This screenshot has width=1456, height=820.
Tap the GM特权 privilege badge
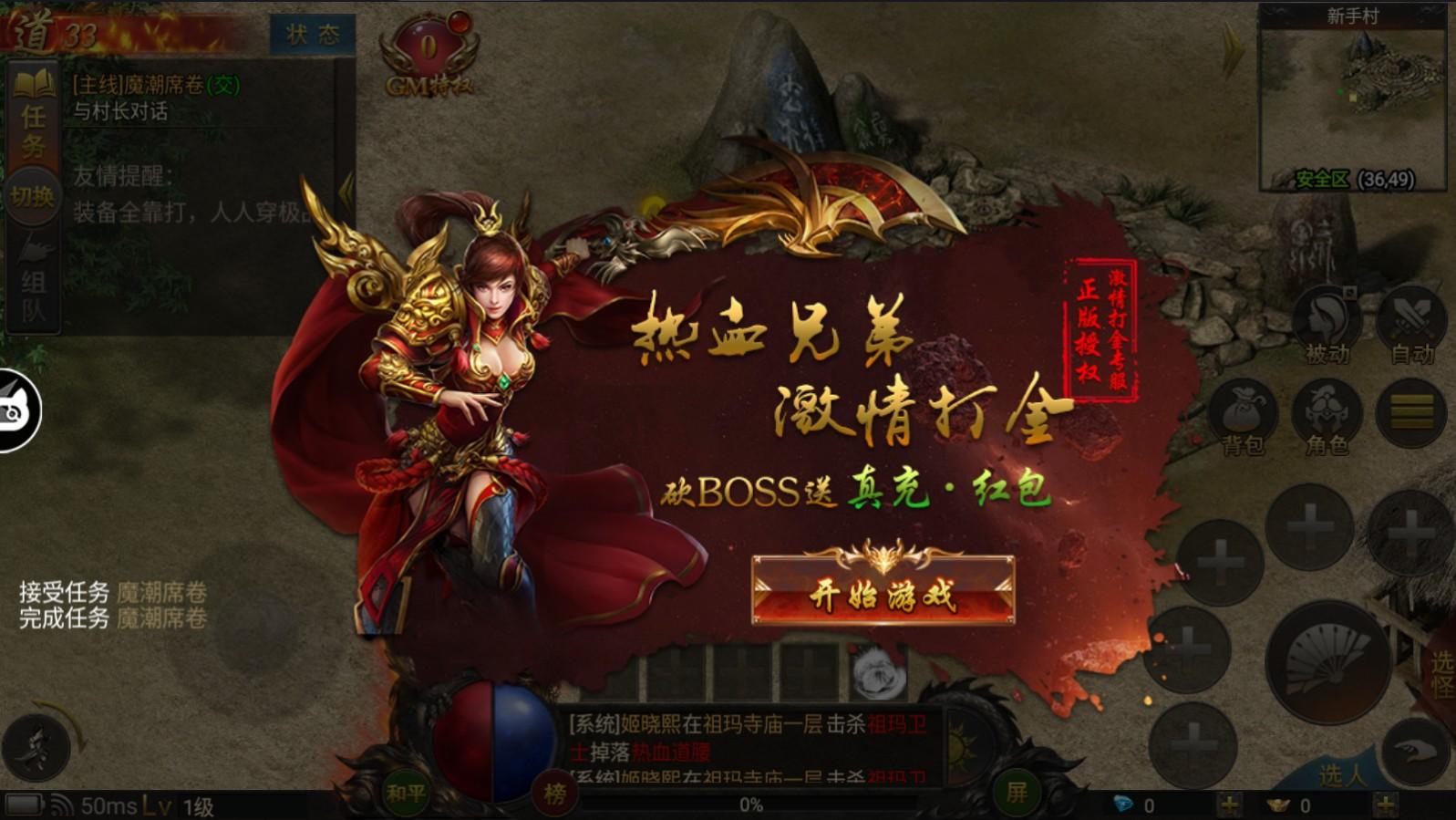click(x=429, y=55)
